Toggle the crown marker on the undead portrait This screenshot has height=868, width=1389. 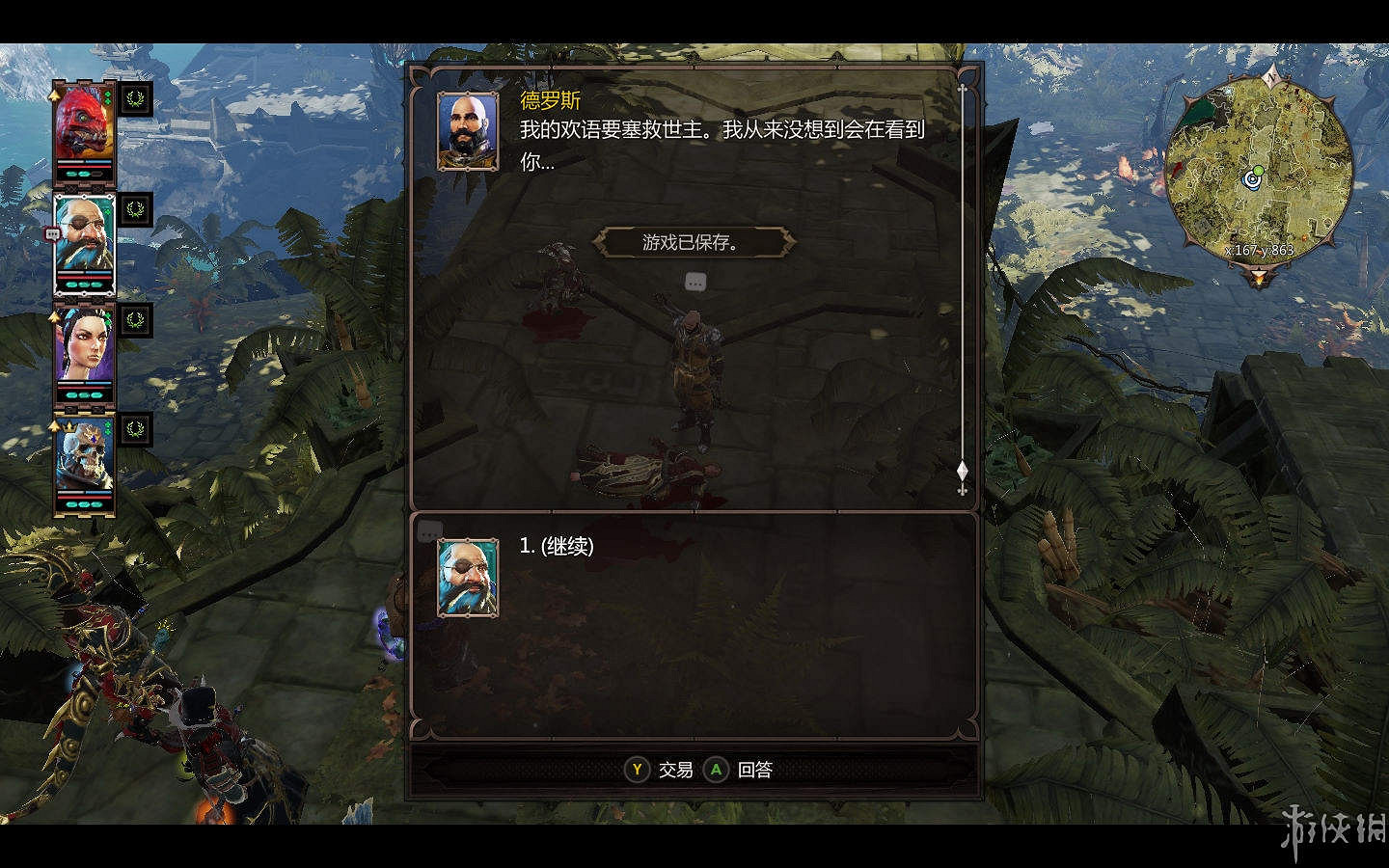coord(70,427)
